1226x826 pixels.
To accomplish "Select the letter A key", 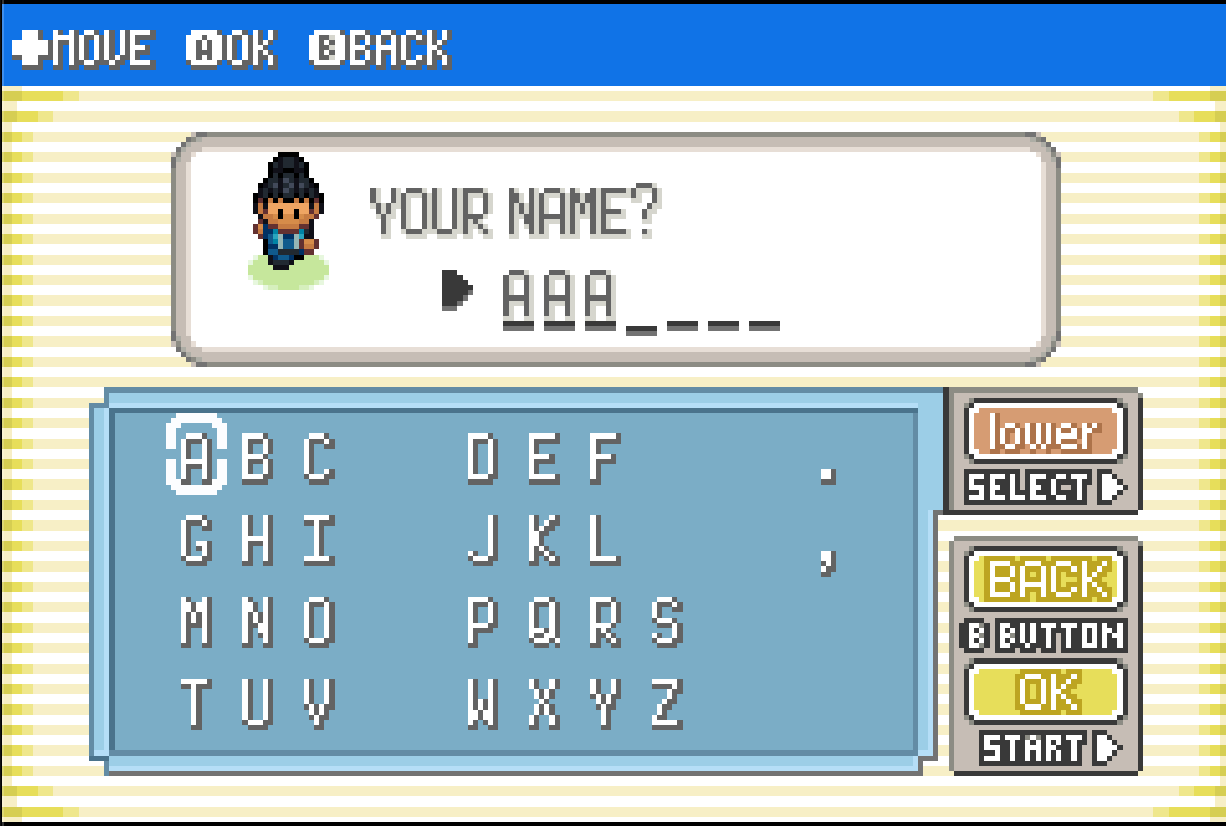I will [x=196, y=460].
